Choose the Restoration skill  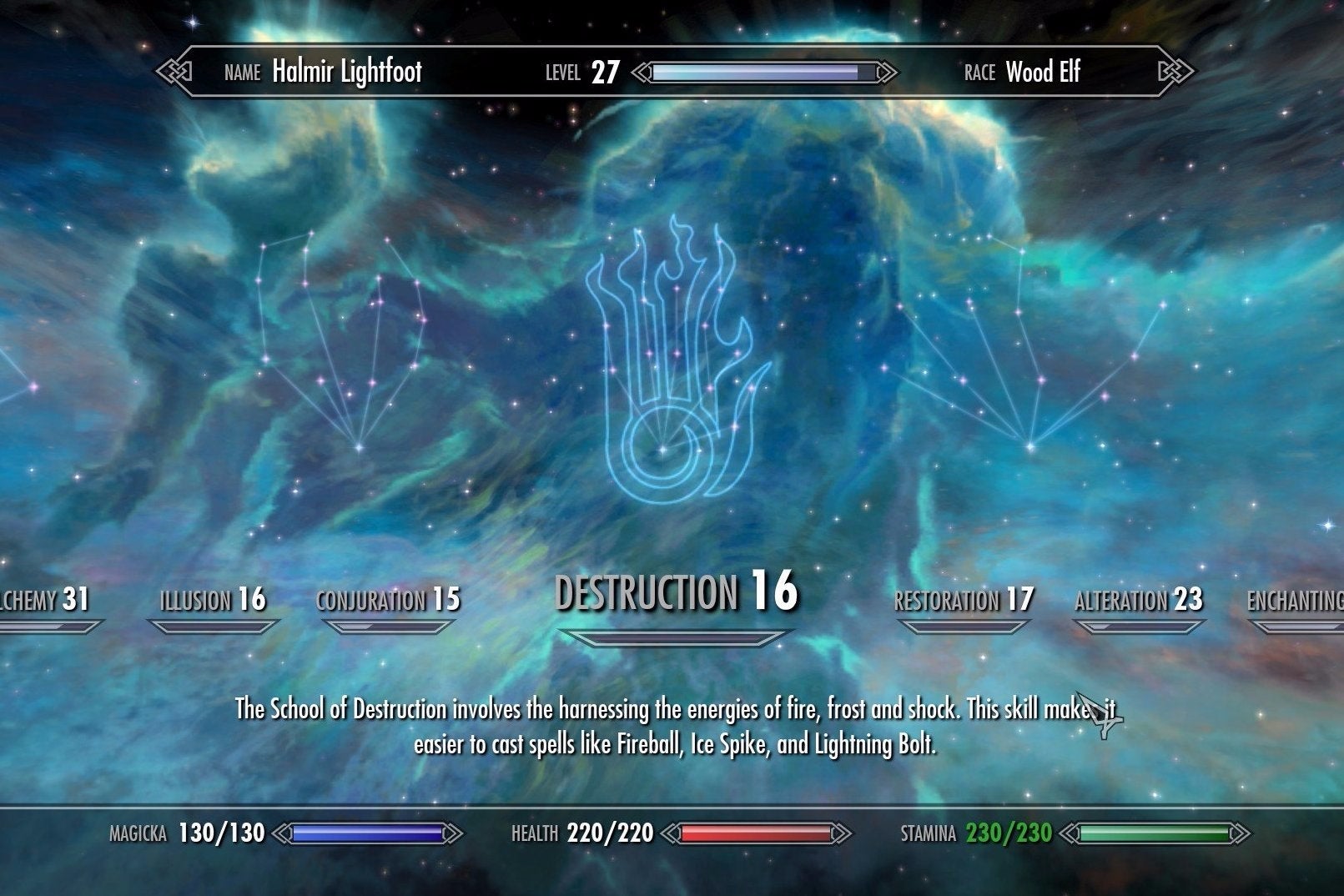(x=964, y=600)
